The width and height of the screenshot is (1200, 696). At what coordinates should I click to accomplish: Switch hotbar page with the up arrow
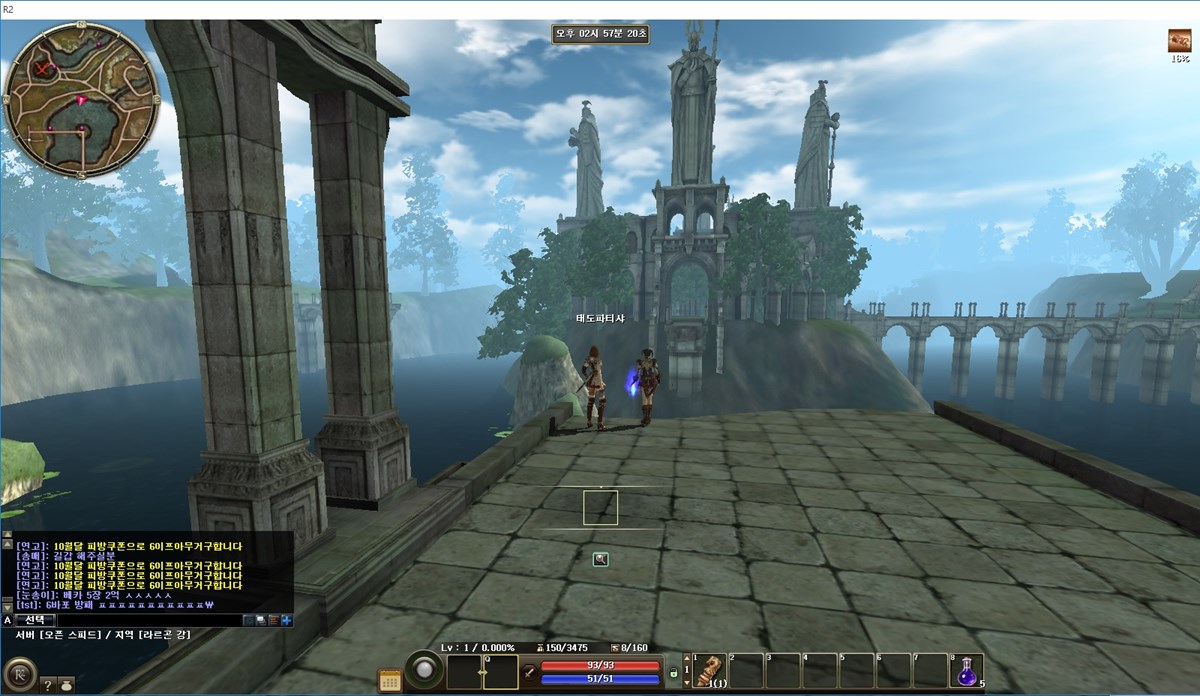(687, 658)
